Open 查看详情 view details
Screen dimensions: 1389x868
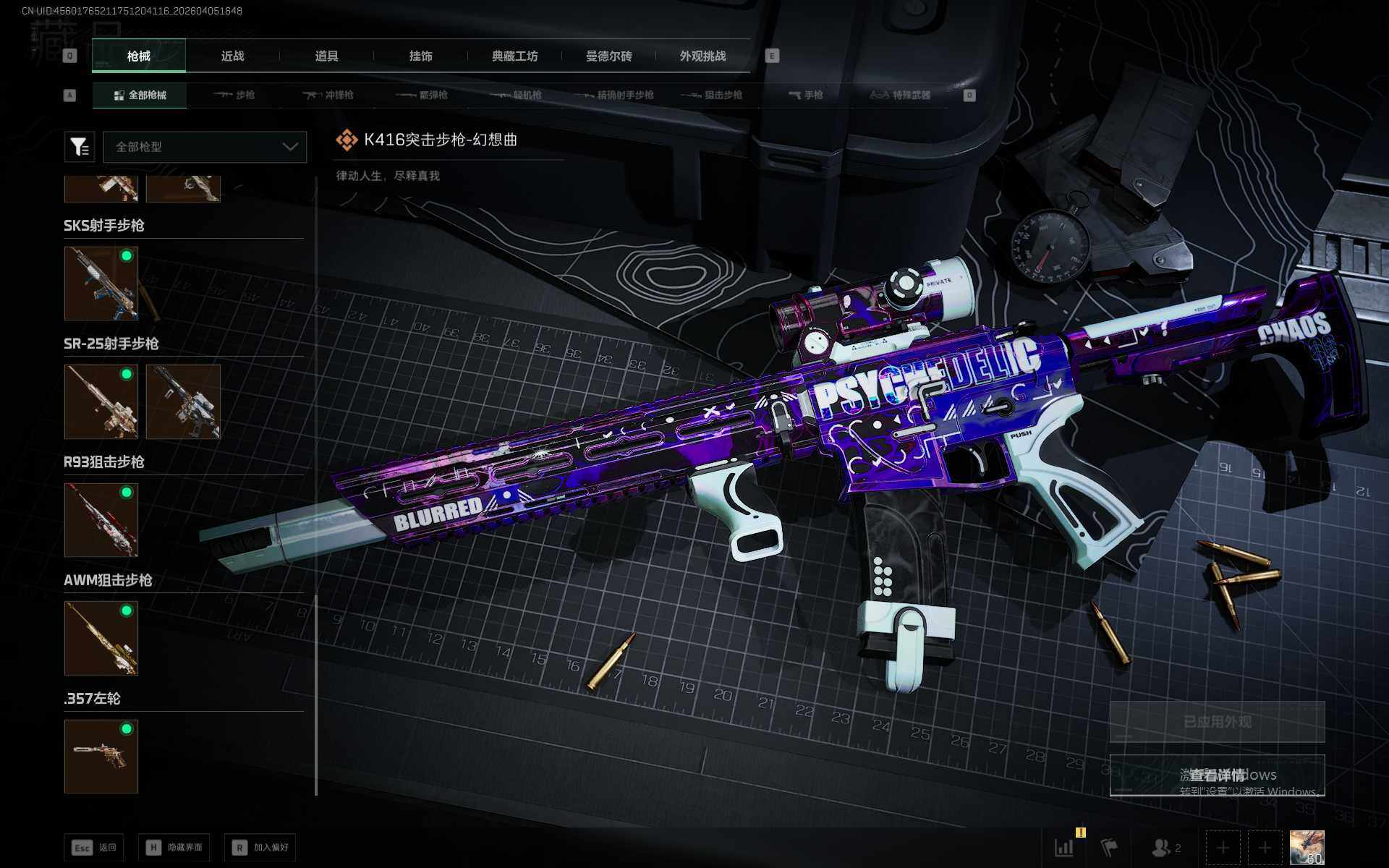tap(1217, 775)
